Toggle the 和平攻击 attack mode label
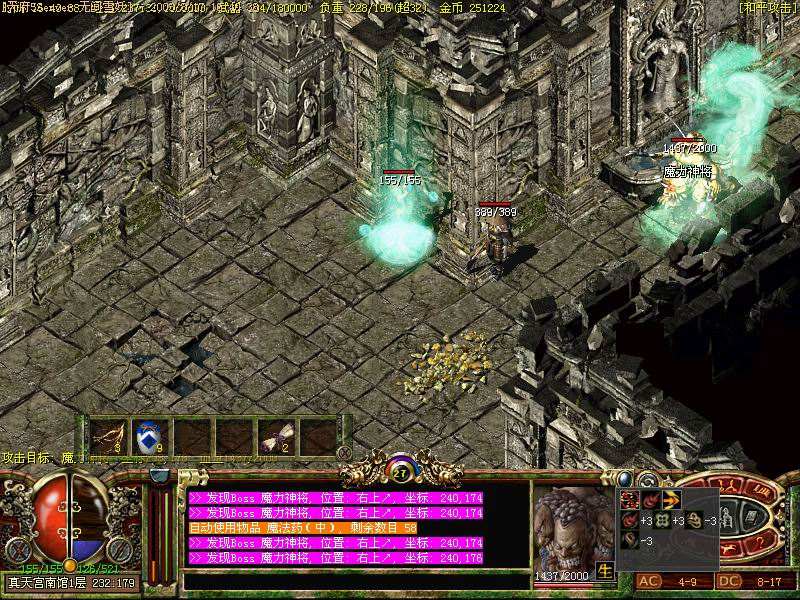This screenshot has width=800, height=600. 768,7
